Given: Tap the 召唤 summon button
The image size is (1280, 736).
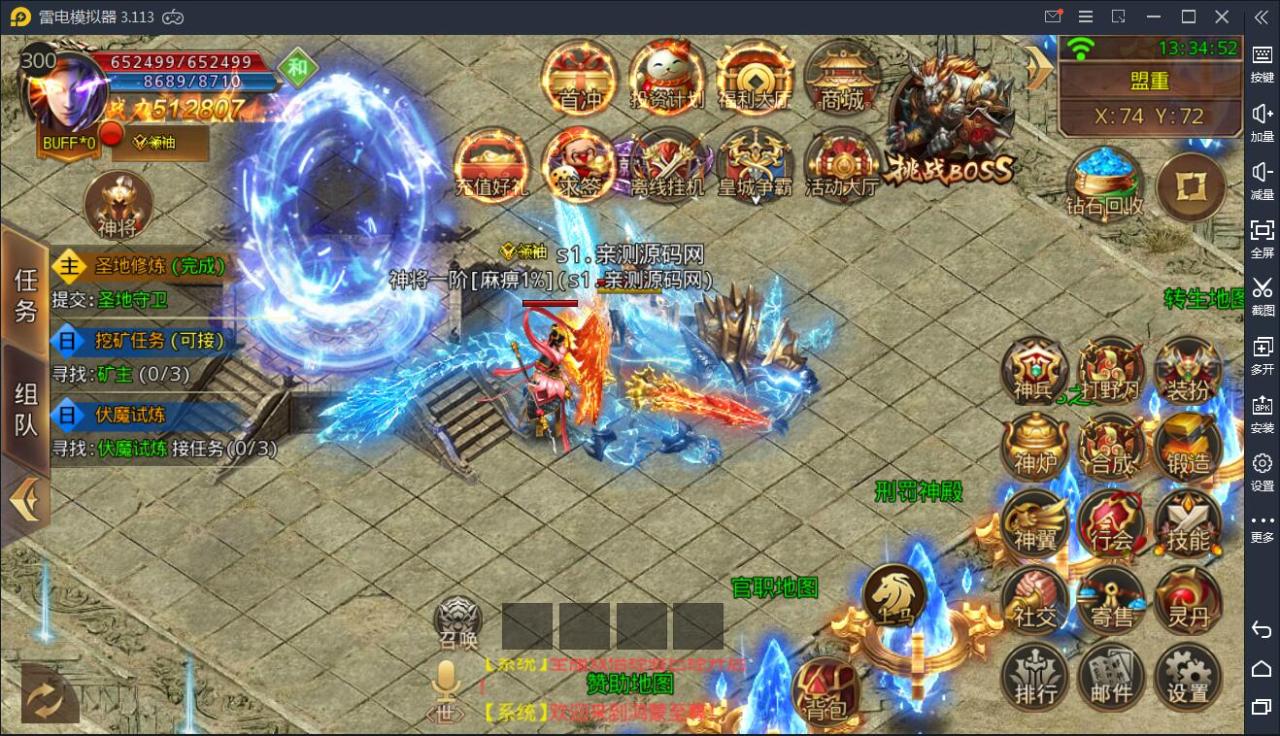Looking at the screenshot, I should click(458, 622).
